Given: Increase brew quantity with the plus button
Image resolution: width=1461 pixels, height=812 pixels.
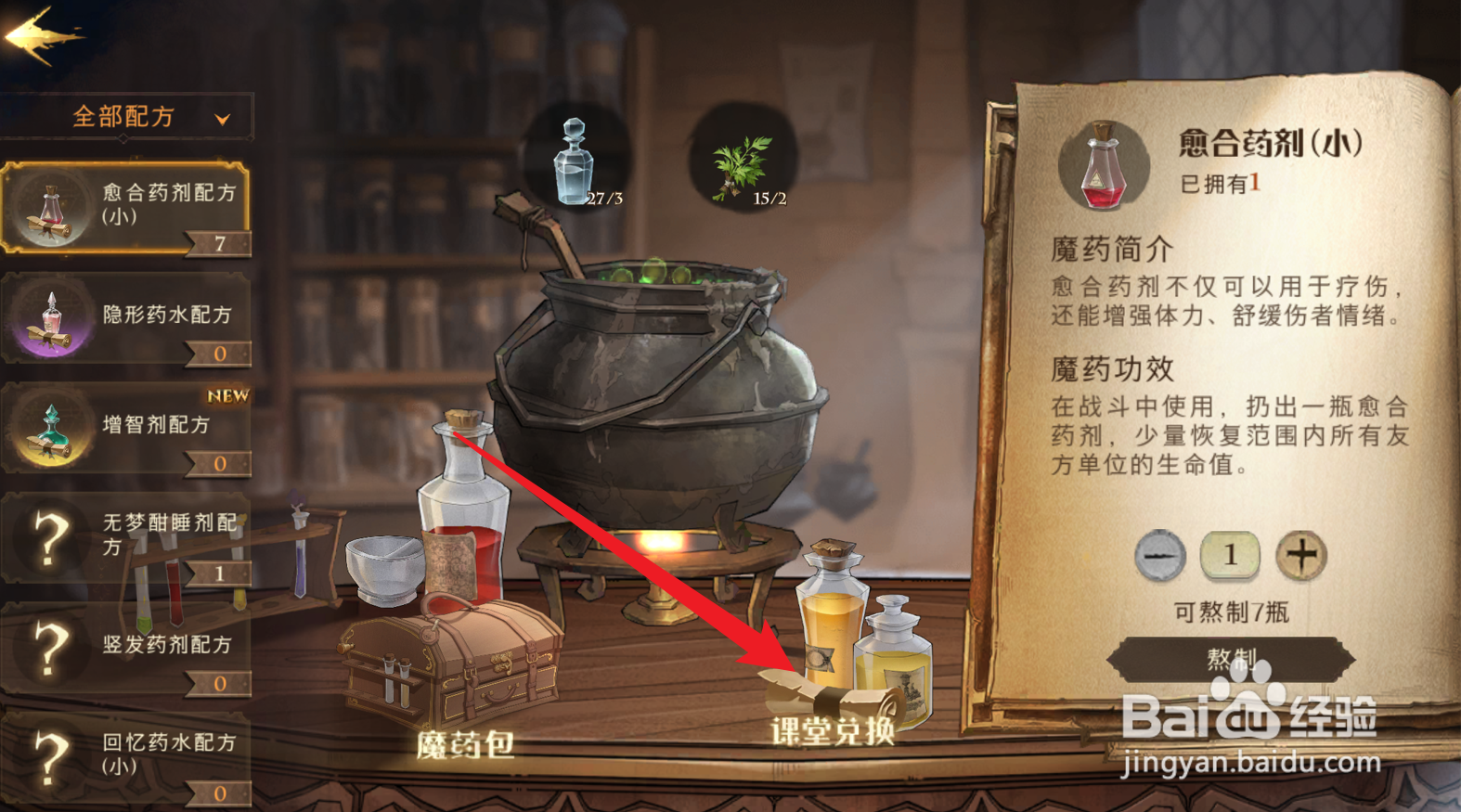Looking at the screenshot, I should click(x=1302, y=554).
